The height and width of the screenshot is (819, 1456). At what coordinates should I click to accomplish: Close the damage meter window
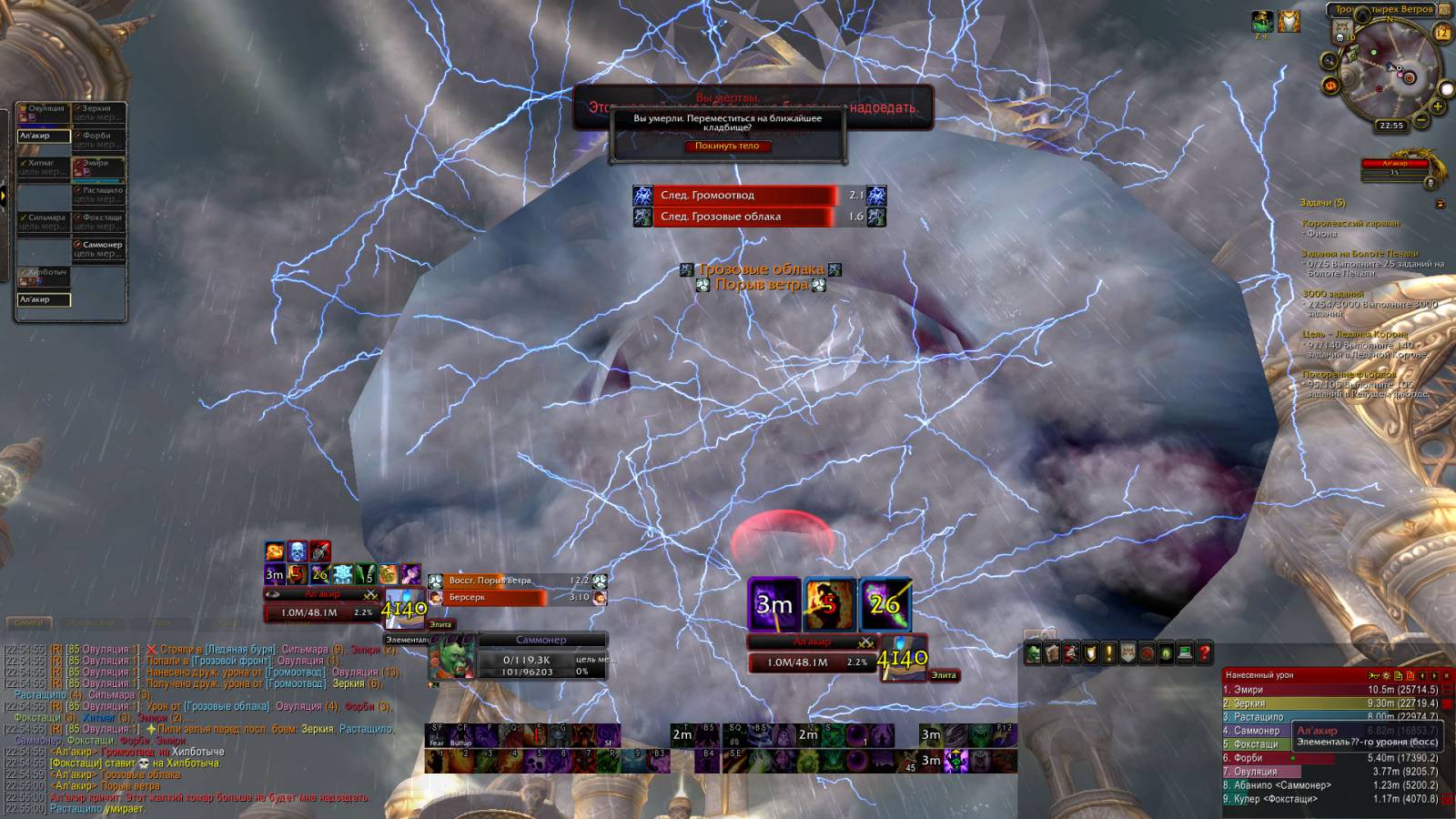[x=1446, y=675]
